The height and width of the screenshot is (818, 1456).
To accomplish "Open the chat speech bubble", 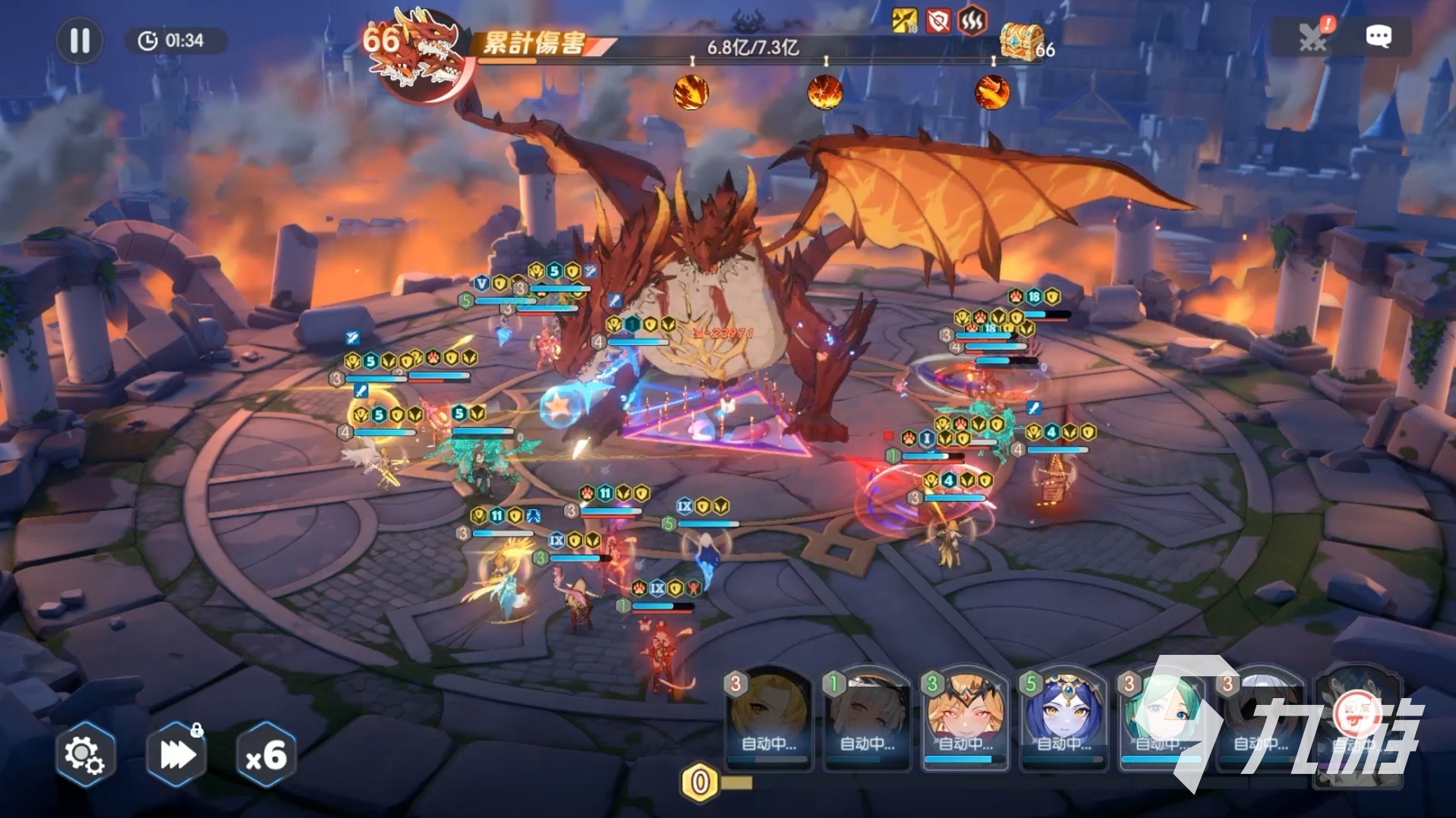I will coord(1379,36).
